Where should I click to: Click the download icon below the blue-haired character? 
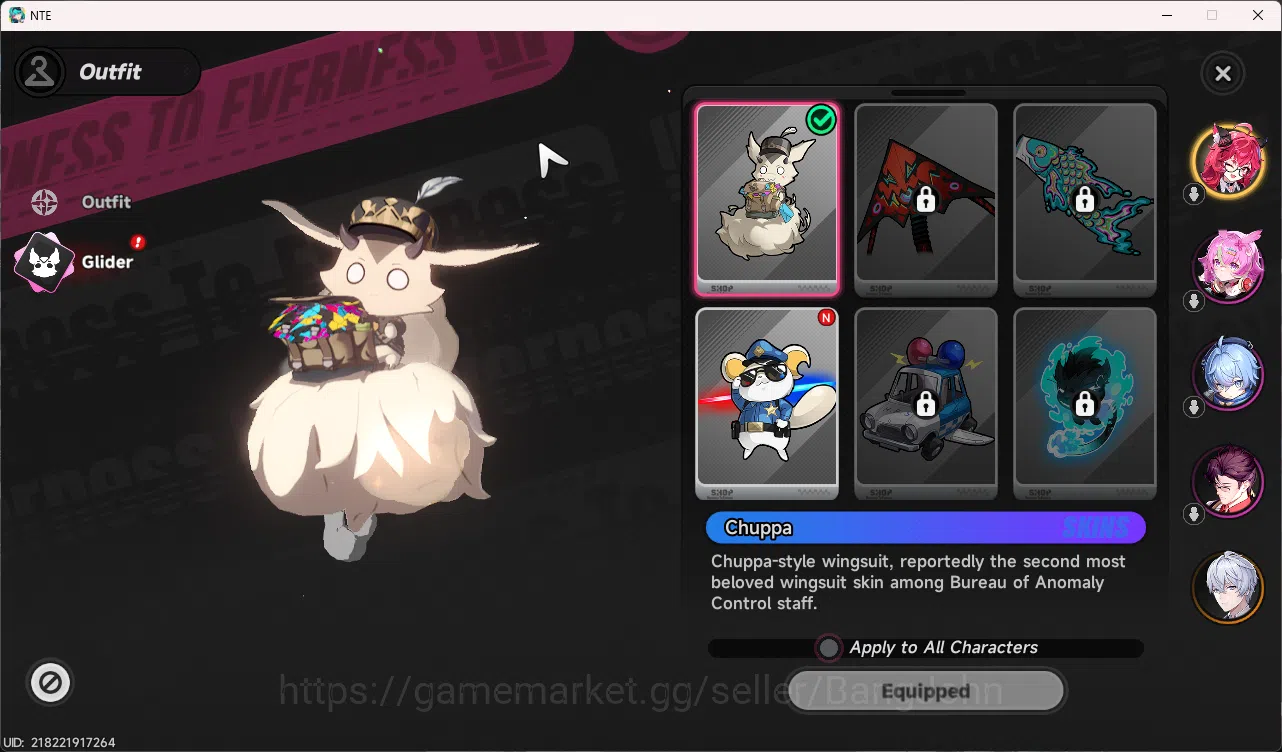(x=1193, y=409)
